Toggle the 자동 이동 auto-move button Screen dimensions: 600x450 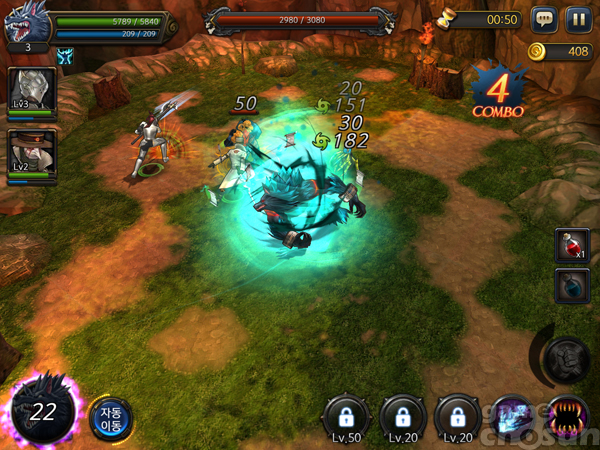click(x=110, y=419)
